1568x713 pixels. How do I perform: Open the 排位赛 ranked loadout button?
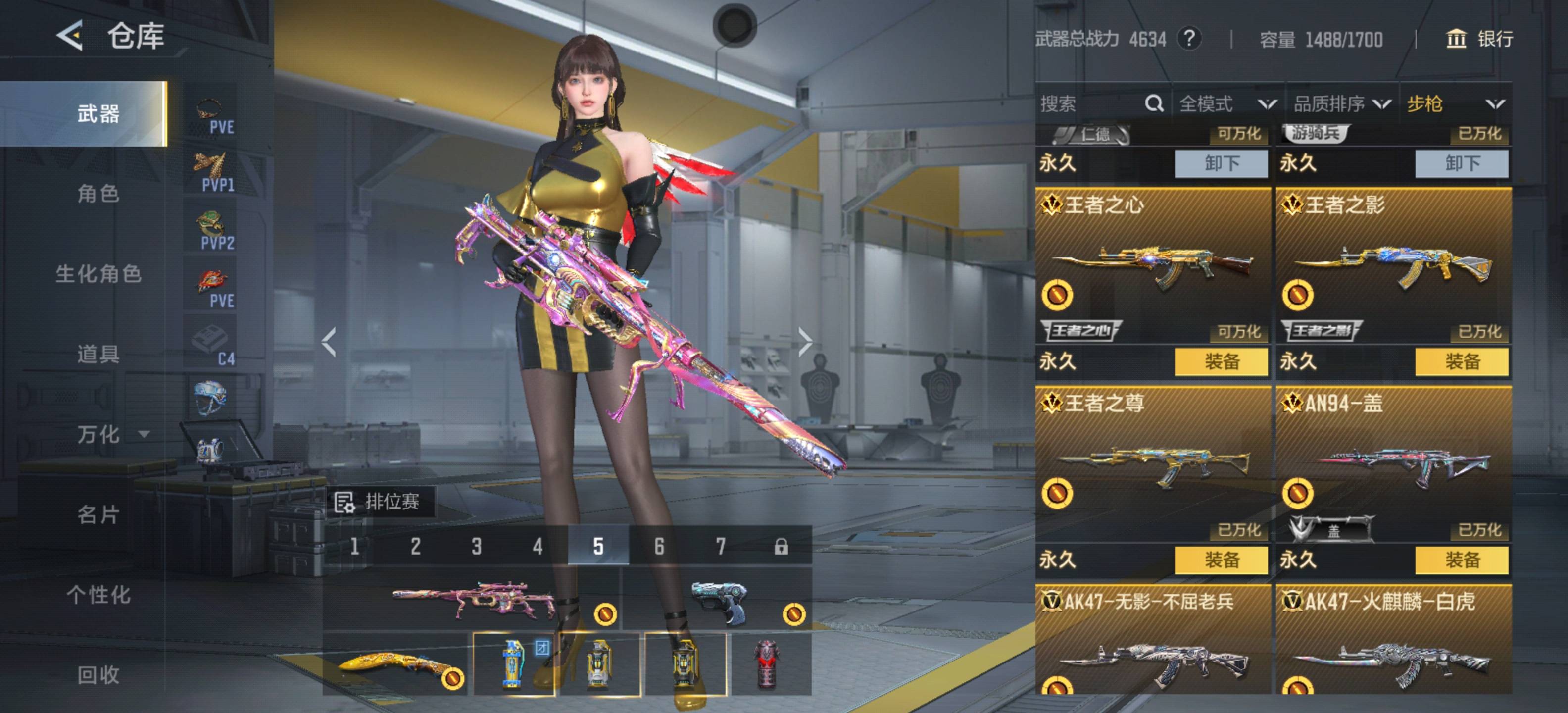(x=380, y=502)
